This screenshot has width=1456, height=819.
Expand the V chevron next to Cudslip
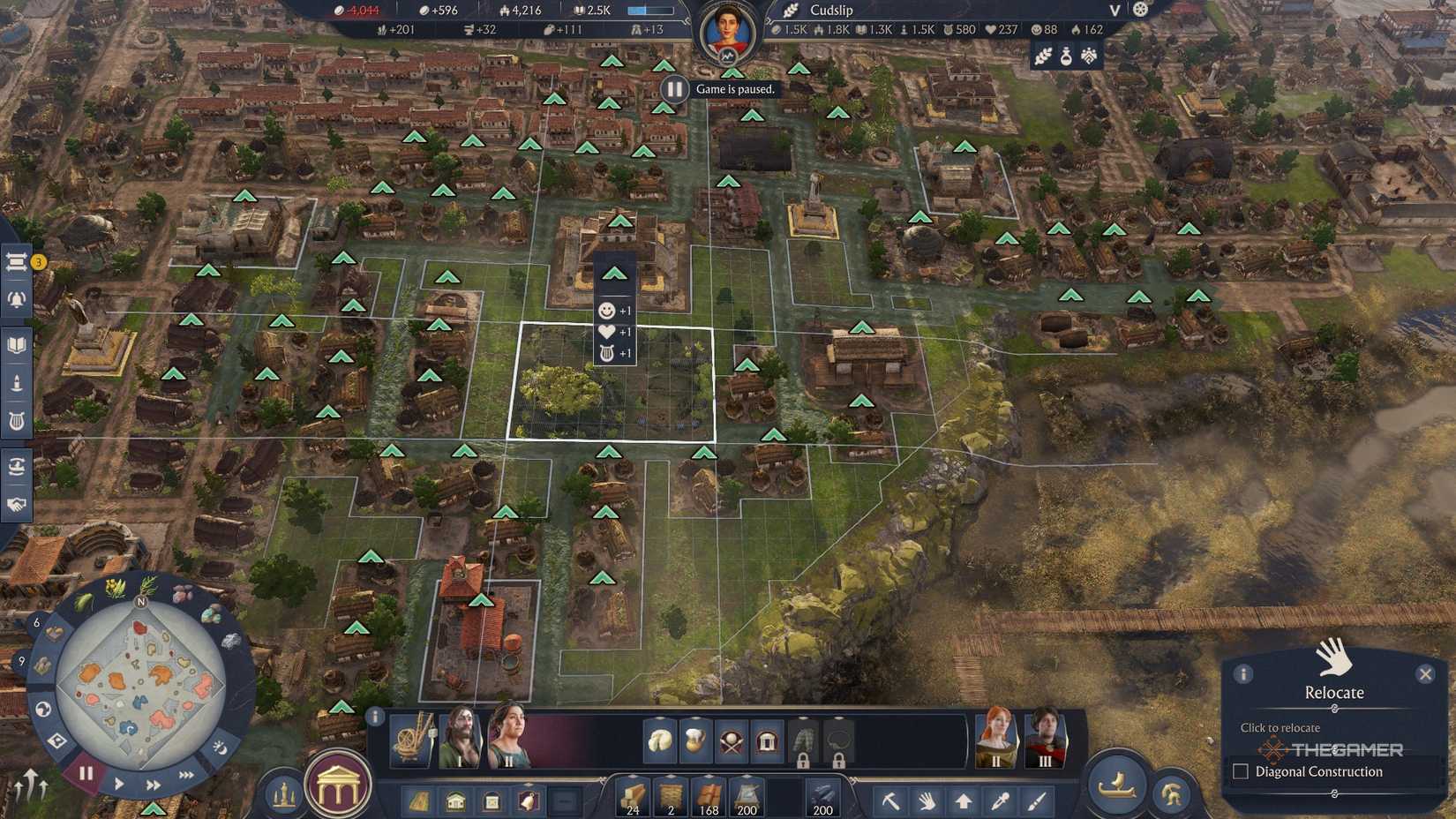[x=1114, y=11]
